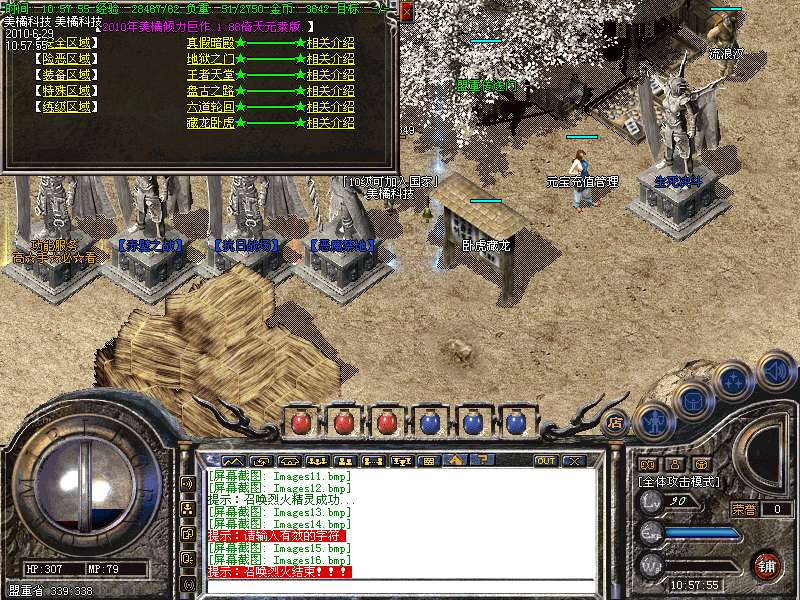
Task: Teleport to 真假暗殿
Action: [210, 43]
